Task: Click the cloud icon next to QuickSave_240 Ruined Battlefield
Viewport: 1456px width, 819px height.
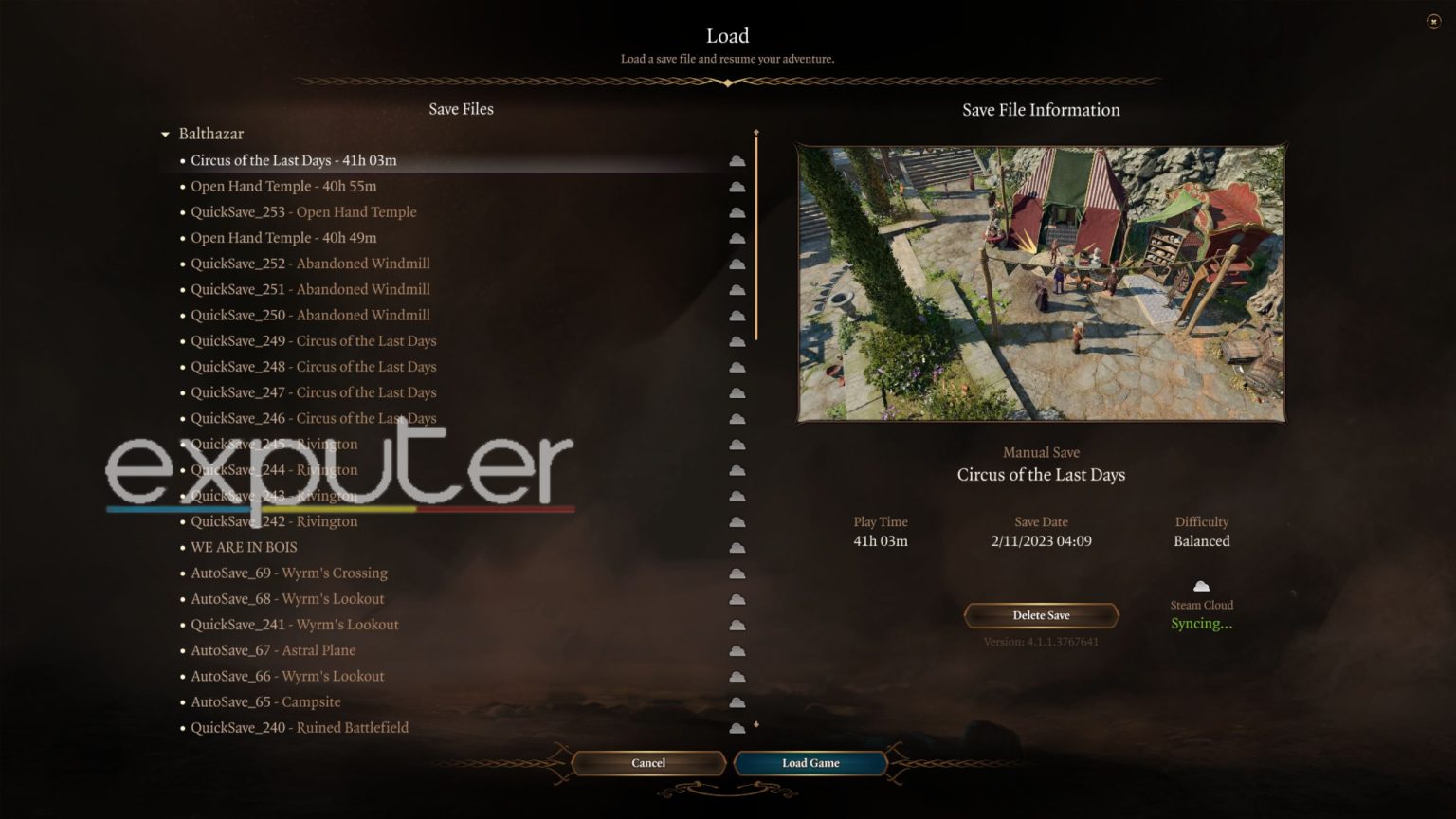Action: point(737,728)
